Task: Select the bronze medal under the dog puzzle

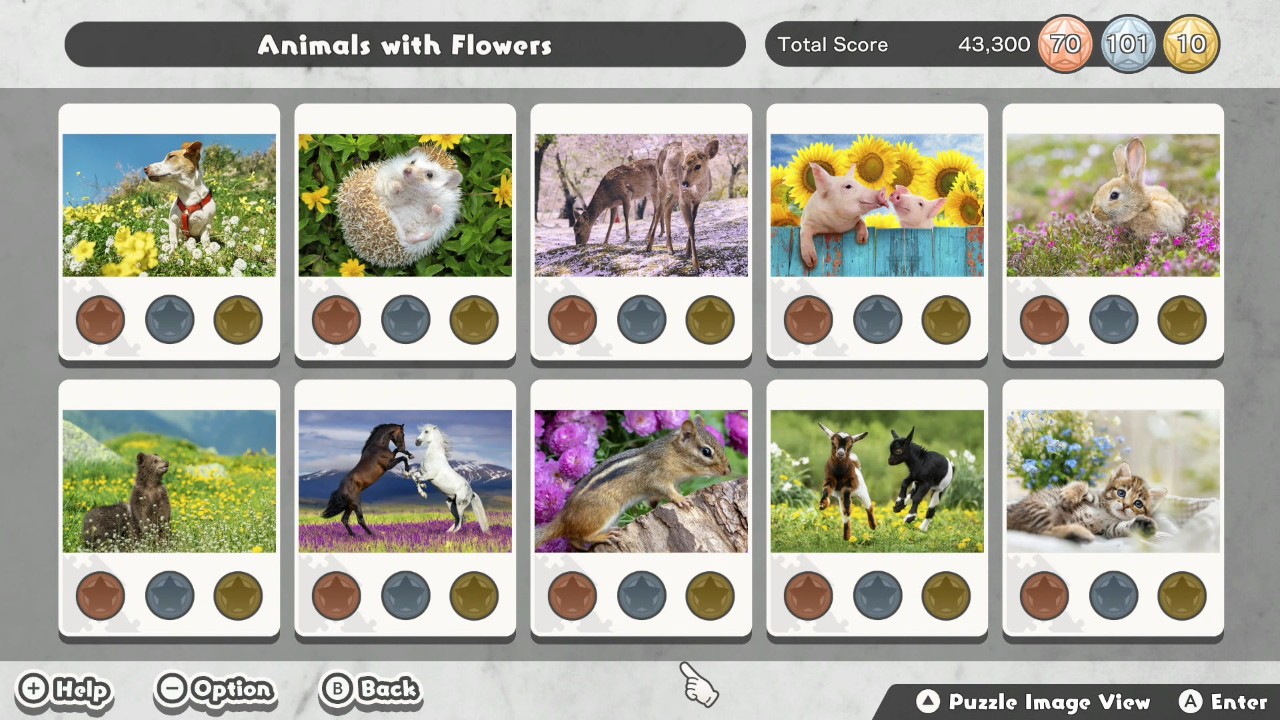Action: coord(100,320)
